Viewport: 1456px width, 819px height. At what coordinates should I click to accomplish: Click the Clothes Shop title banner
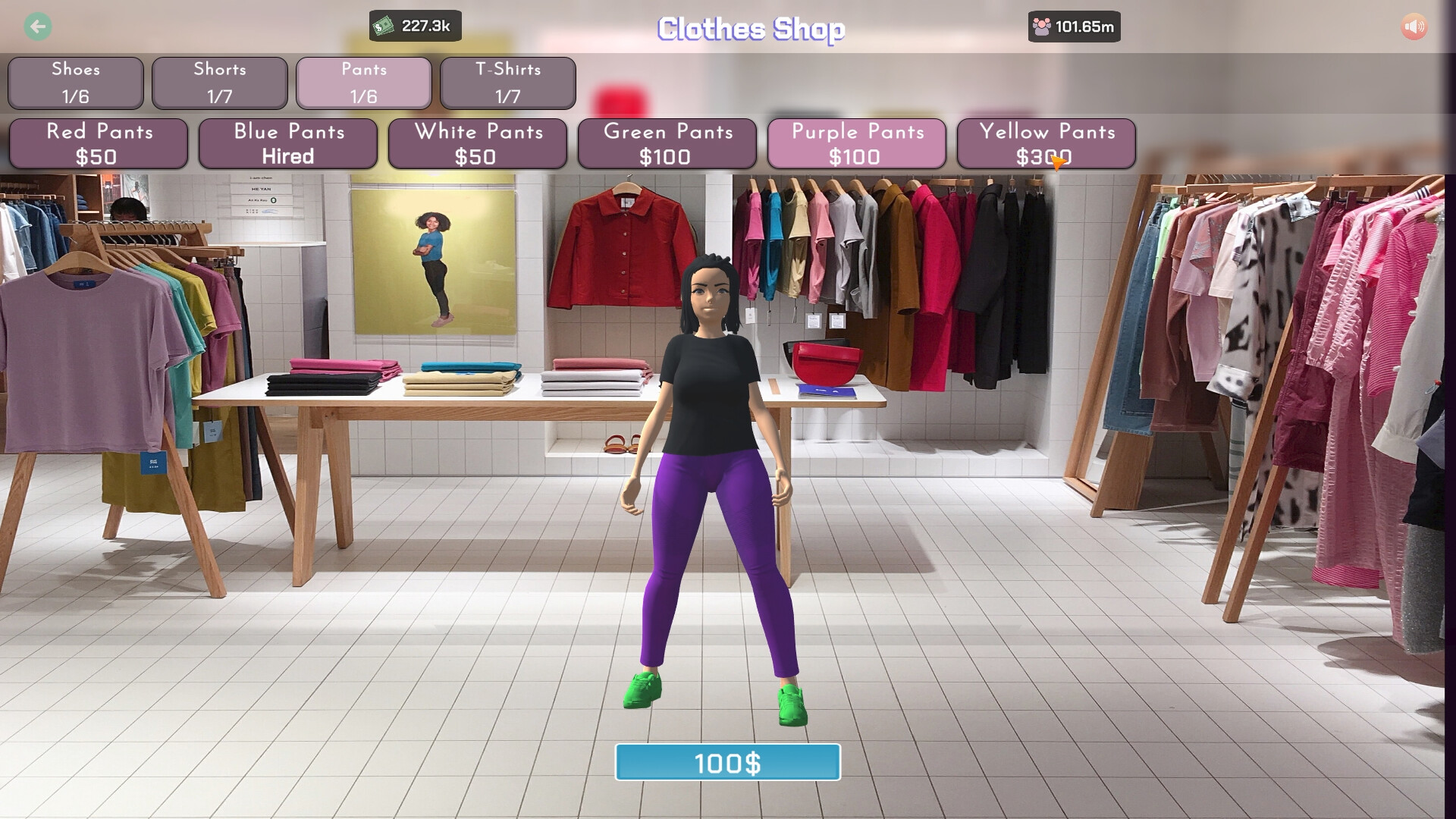752,30
